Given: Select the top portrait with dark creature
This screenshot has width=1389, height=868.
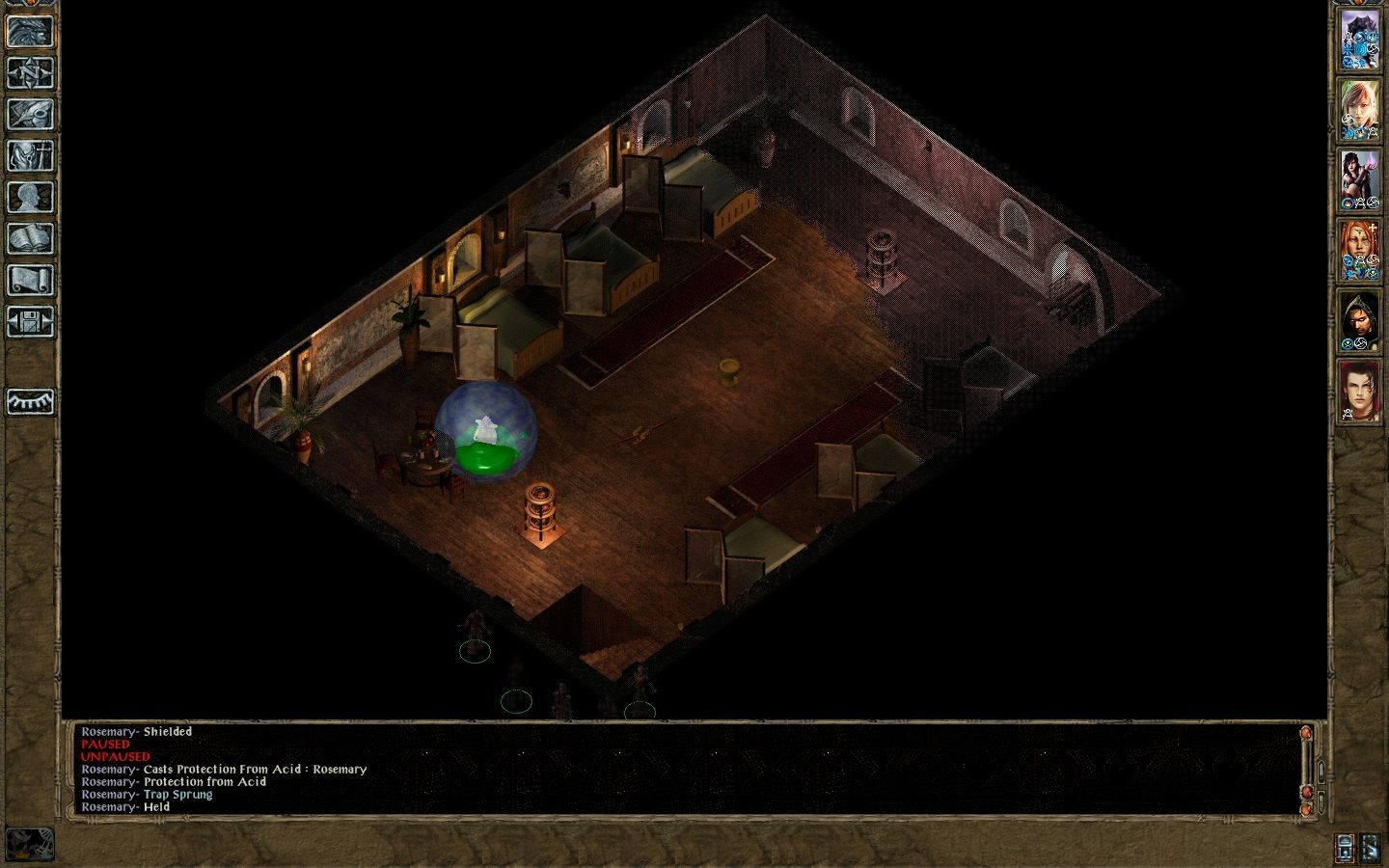Looking at the screenshot, I should point(1359,41).
